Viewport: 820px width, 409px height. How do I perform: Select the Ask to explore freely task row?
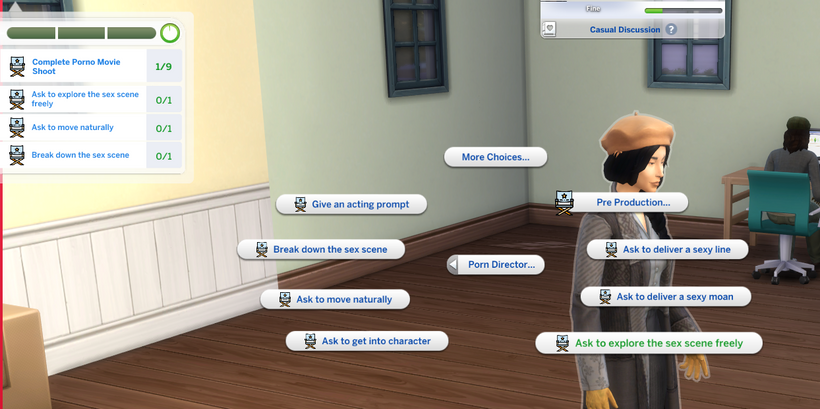click(x=78, y=98)
